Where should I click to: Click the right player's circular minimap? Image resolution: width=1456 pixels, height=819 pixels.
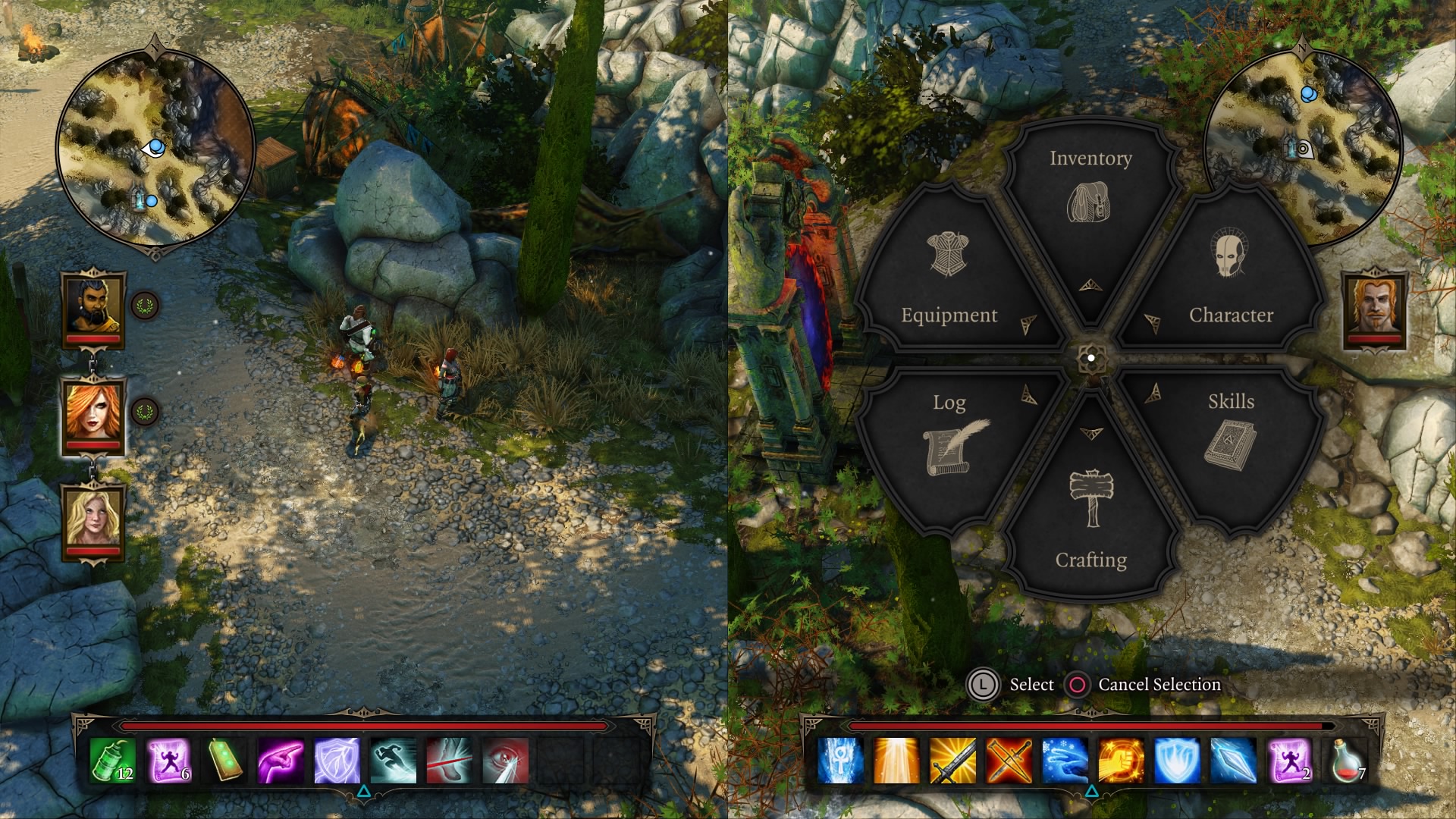pyautogui.click(x=1301, y=148)
